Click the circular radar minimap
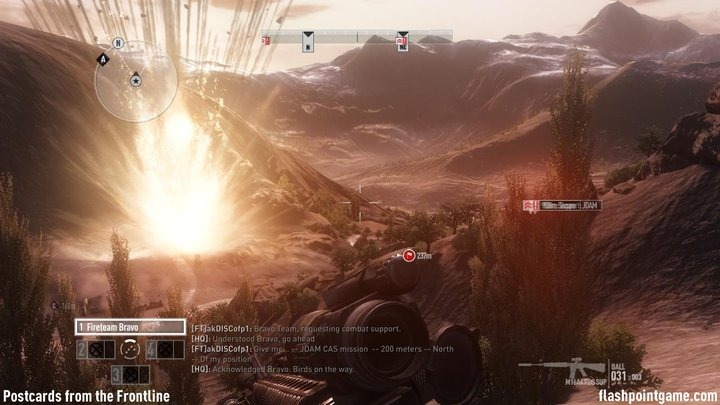 [x=137, y=80]
